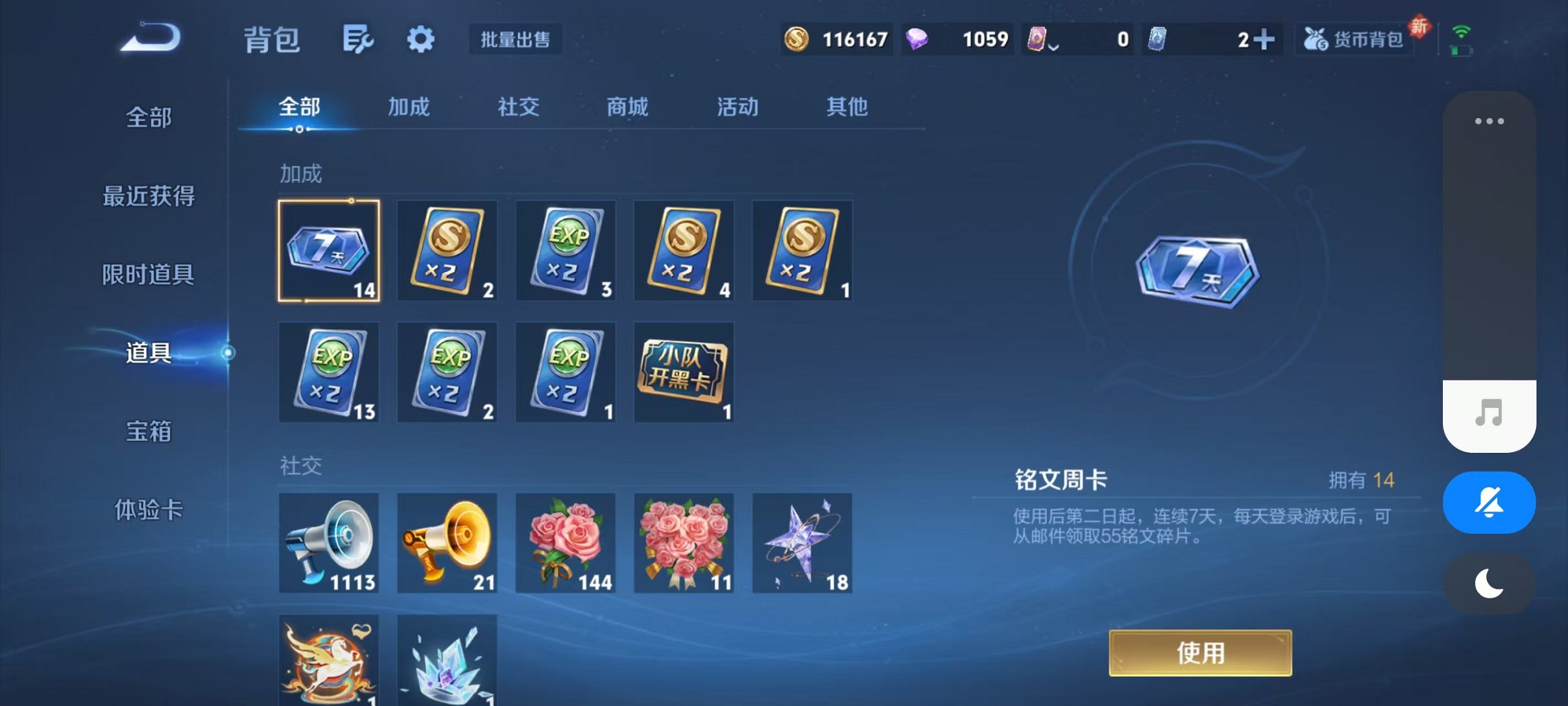Enable dark mode with the moon toggle
Screen dimensions: 1568x706
tap(1489, 583)
